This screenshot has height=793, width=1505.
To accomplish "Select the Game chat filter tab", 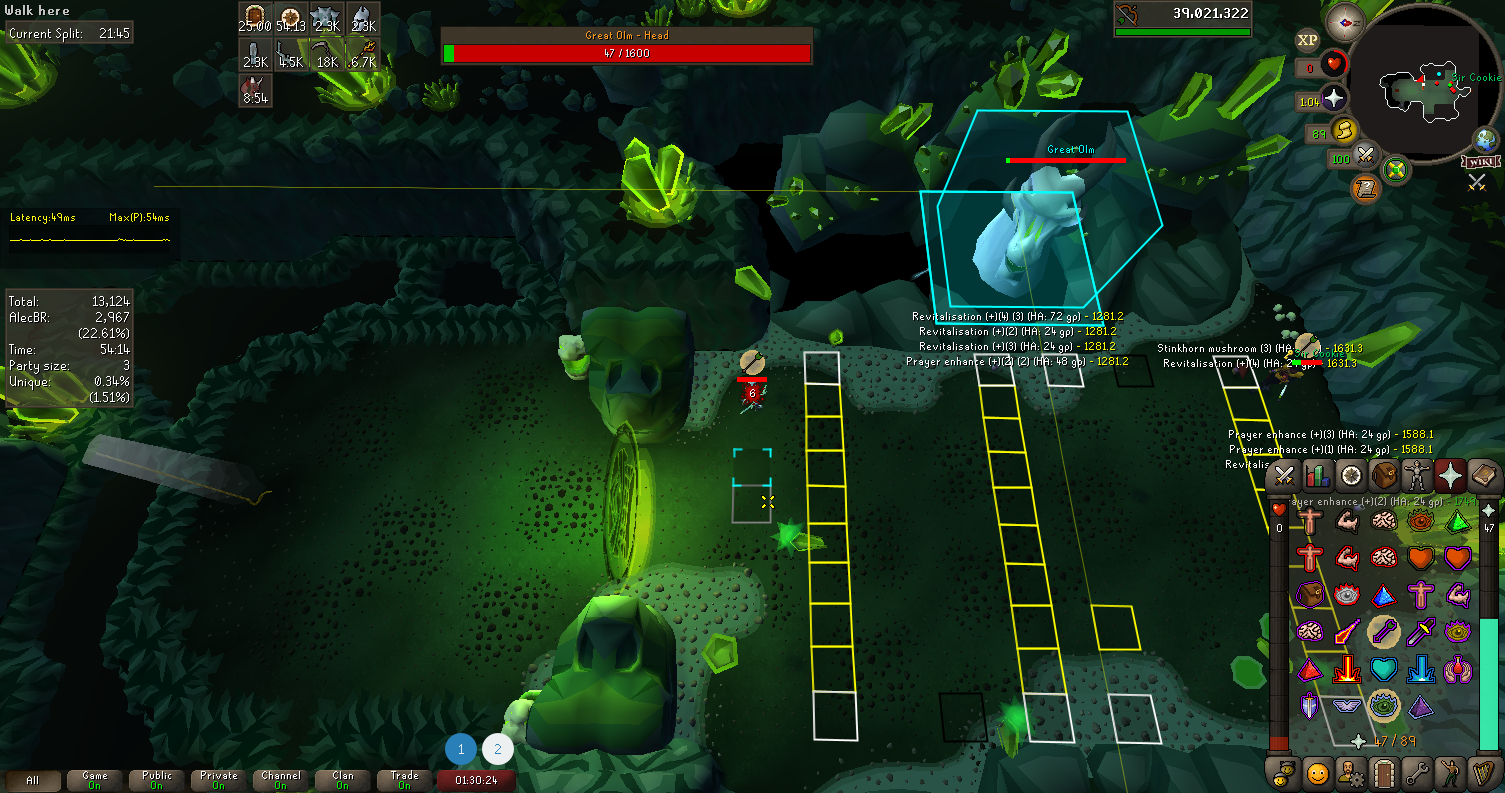I will pyautogui.click(x=95, y=780).
